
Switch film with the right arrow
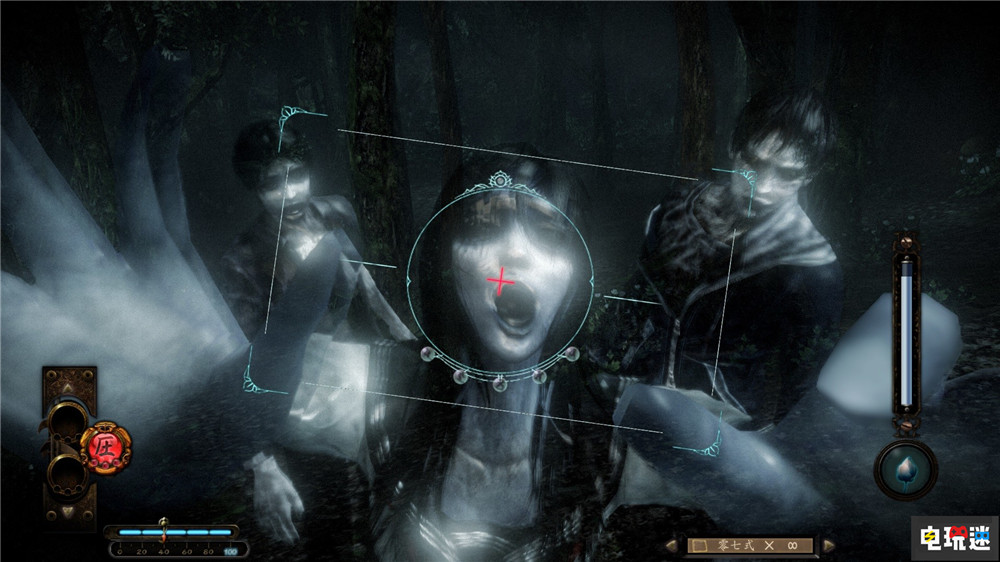coord(828,546)
